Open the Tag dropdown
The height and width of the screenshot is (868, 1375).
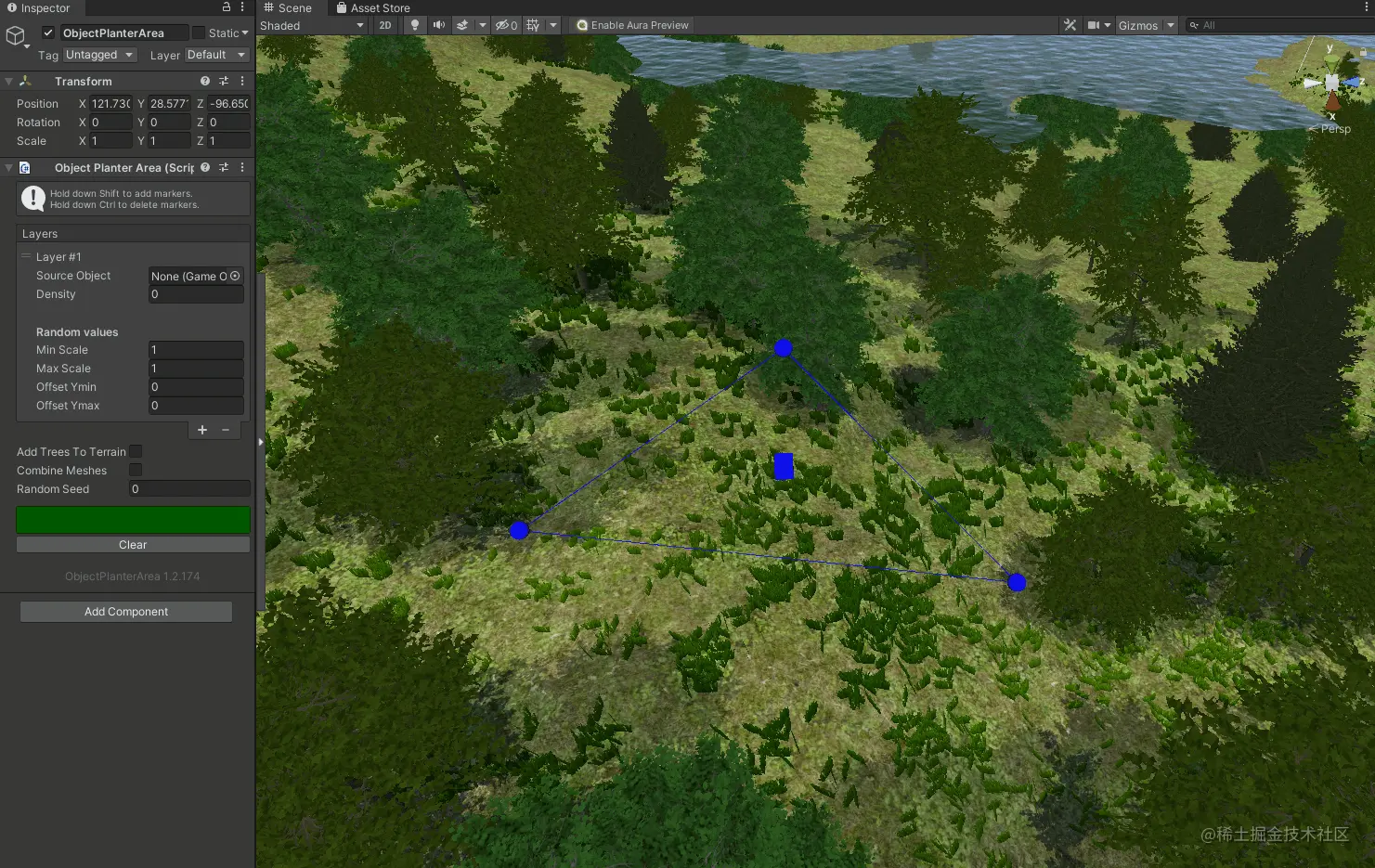tap(100, 55)
